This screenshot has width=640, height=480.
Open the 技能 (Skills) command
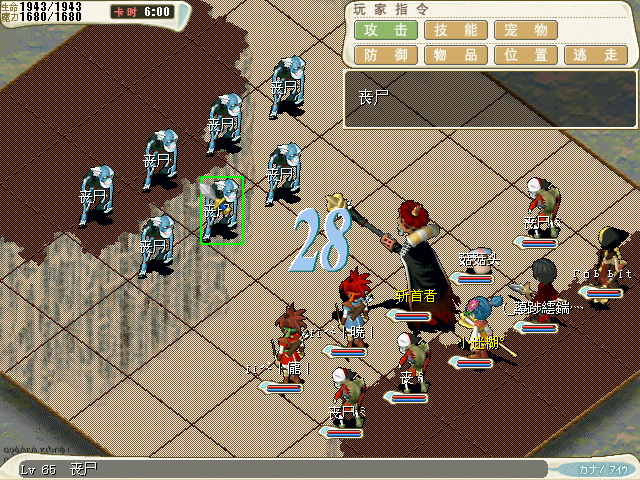456,30
